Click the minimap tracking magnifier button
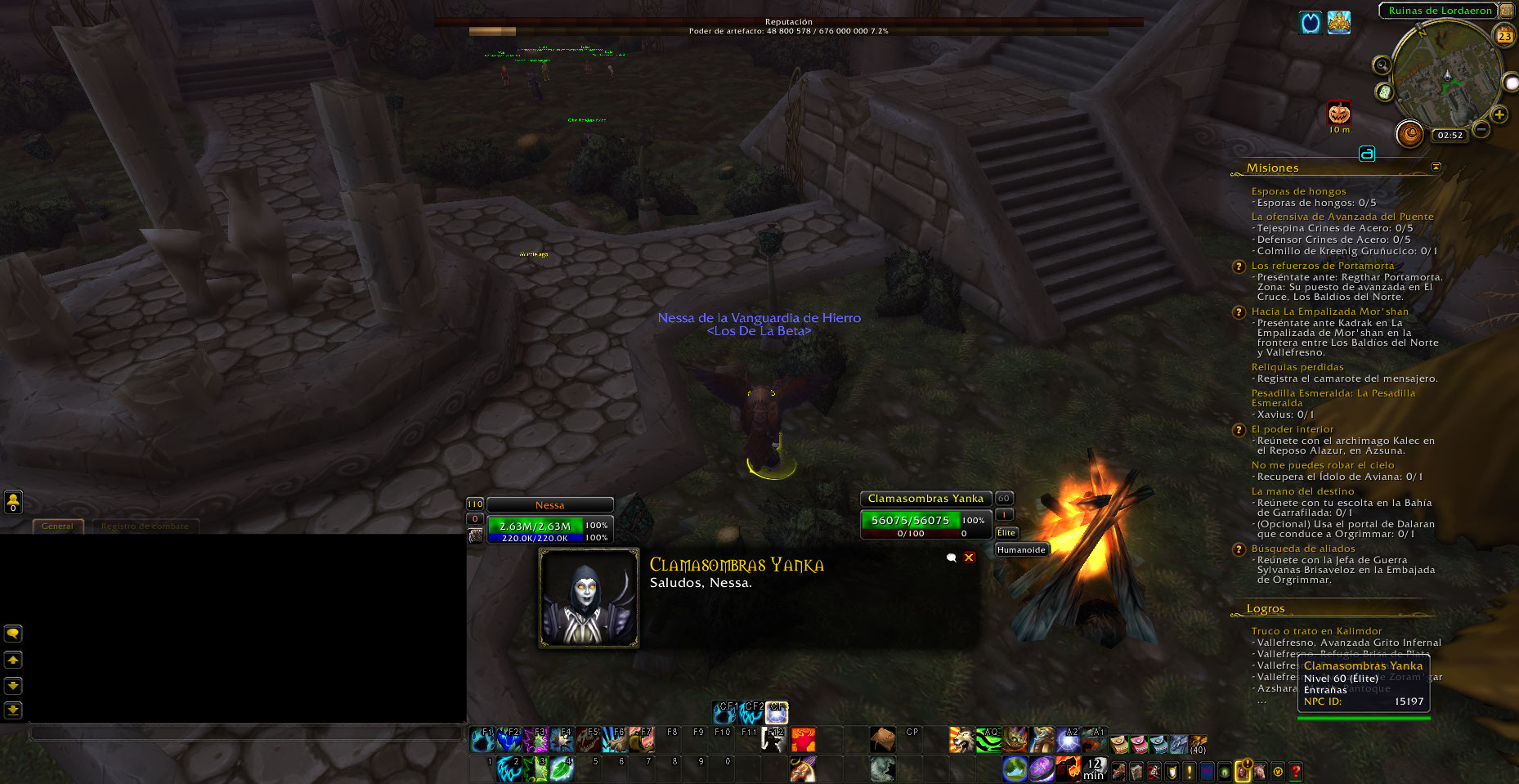 point(1382,65)
